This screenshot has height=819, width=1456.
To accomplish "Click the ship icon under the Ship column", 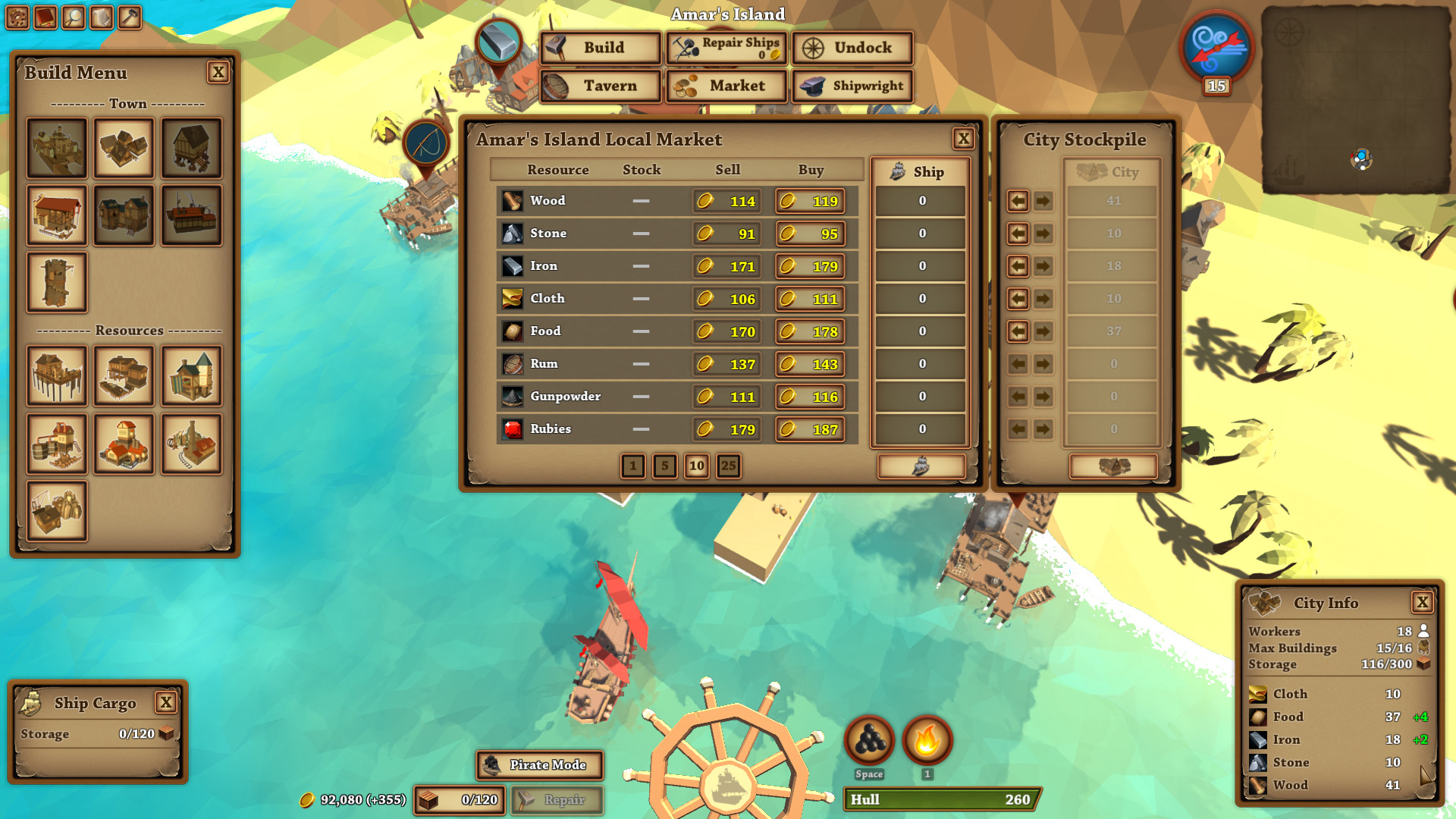I will pyautogui.click(x=920, y=466).
